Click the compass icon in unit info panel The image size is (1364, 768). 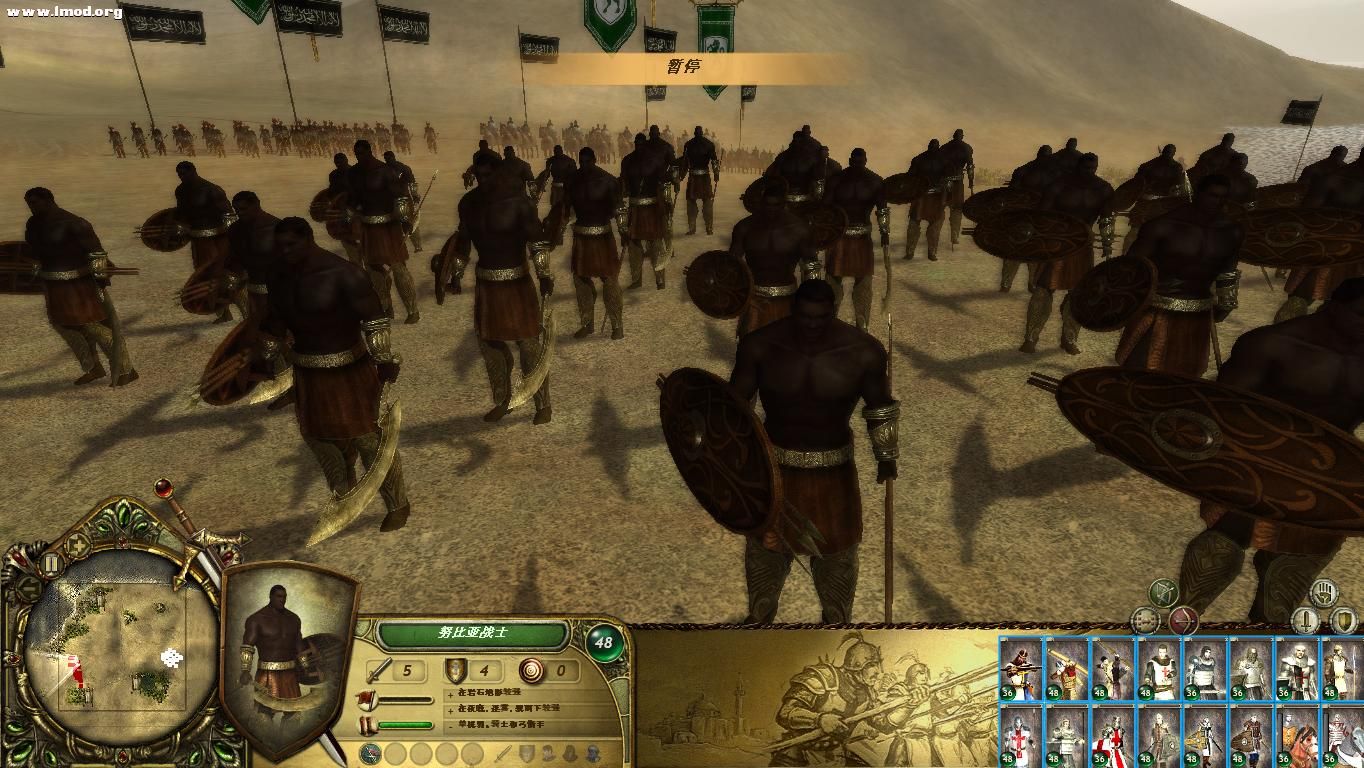click(370, 753)
